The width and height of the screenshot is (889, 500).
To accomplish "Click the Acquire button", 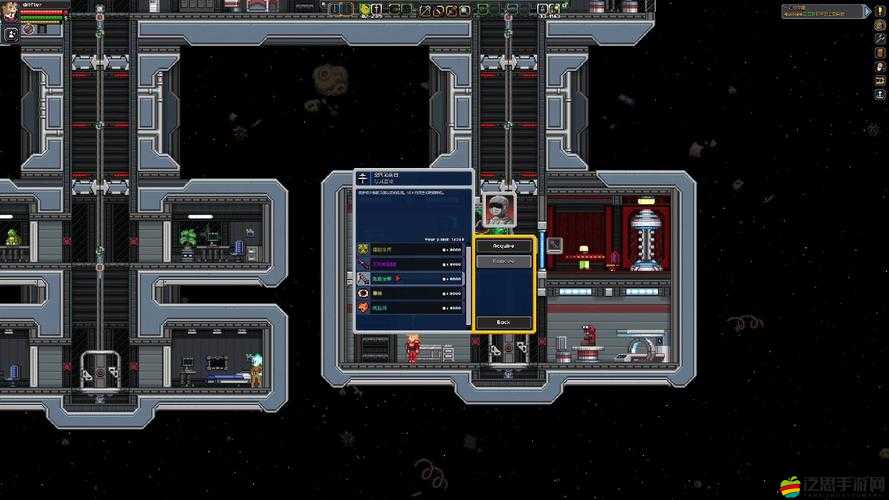I will pyautogui.click(x=504, y=246).
